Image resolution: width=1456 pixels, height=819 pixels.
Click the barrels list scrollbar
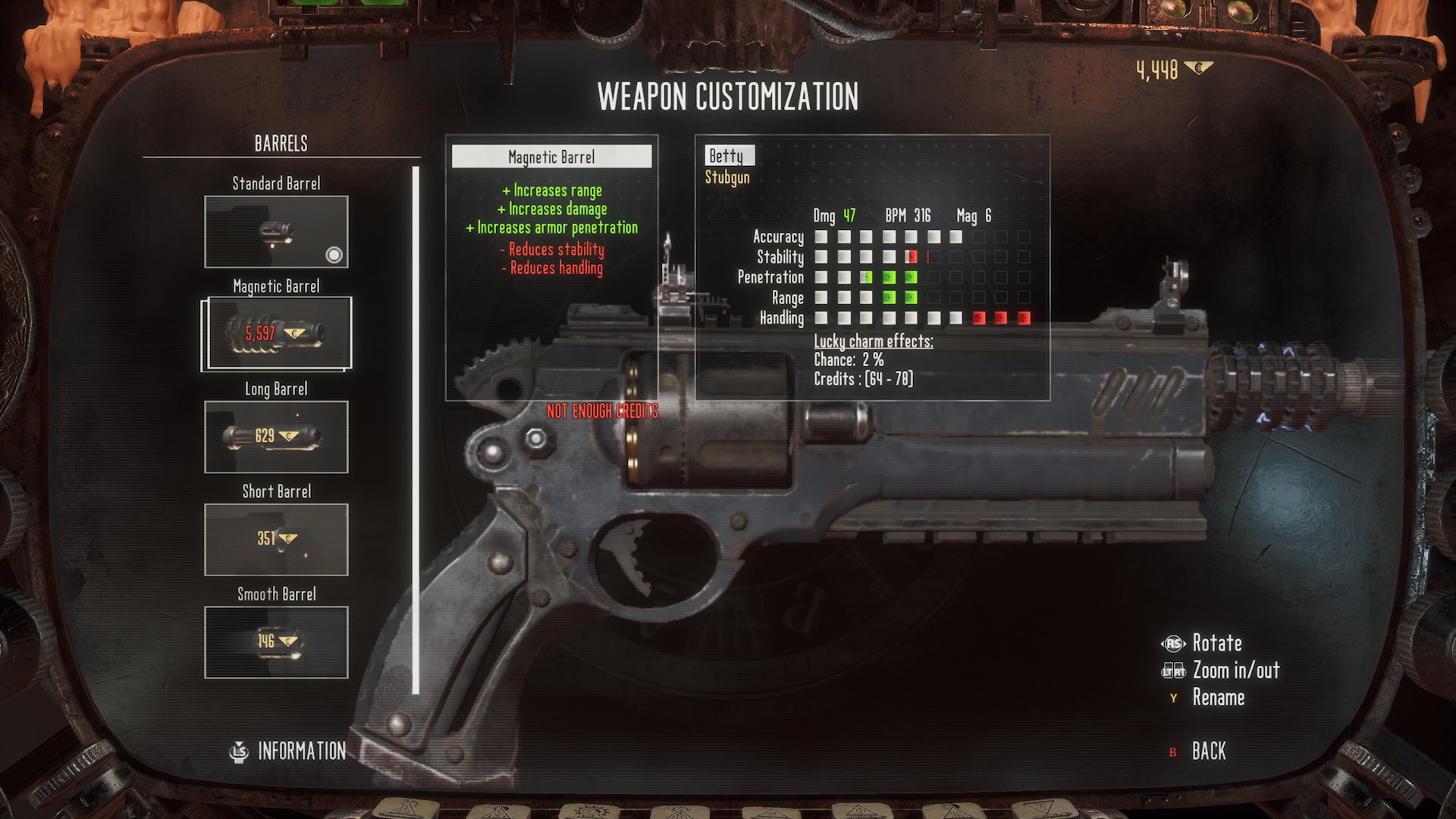point(416,429)
